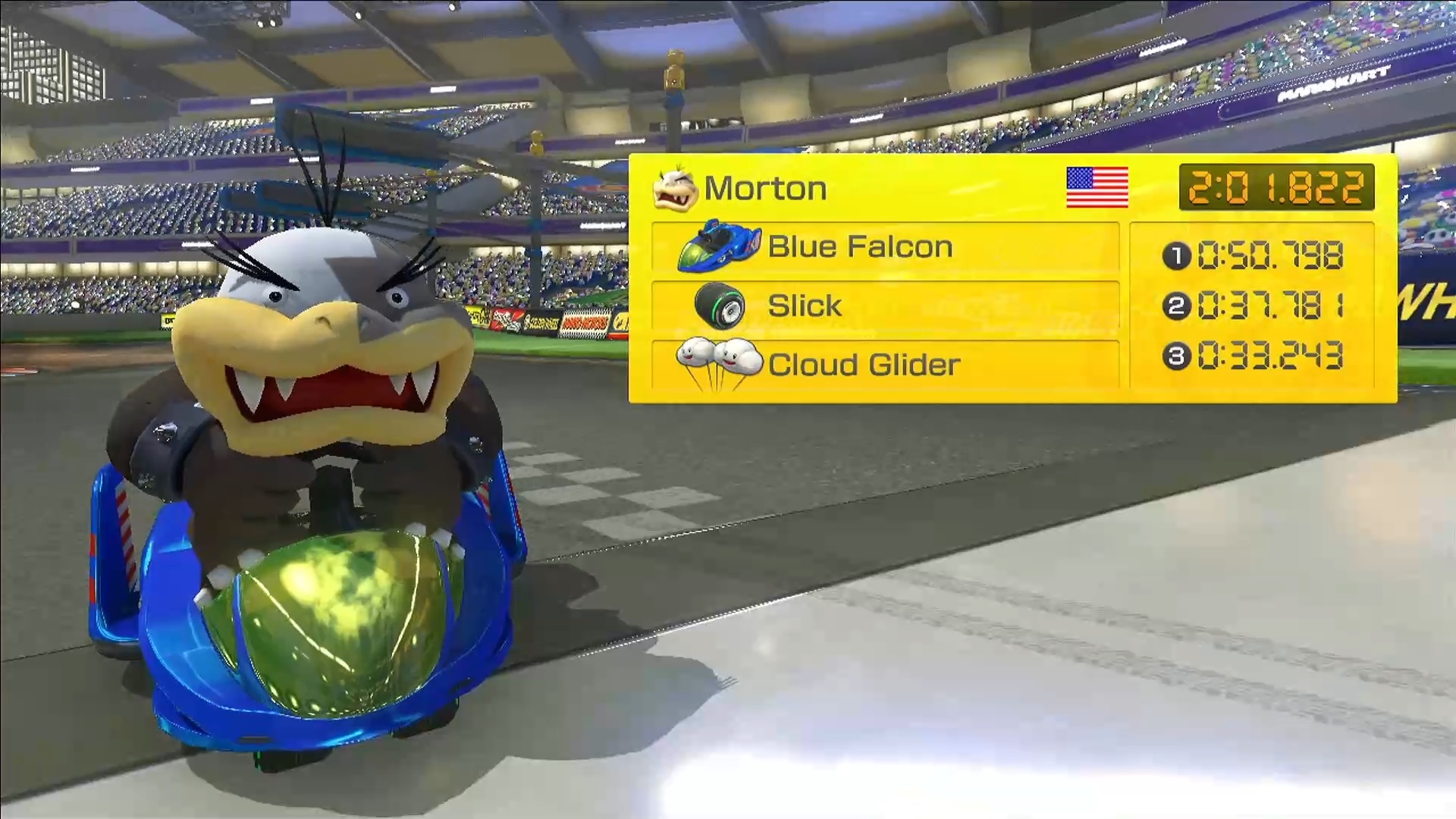Select the Cloud Glider row
Viewport: 1456px width, 819px height.
(x=885, y=365)
